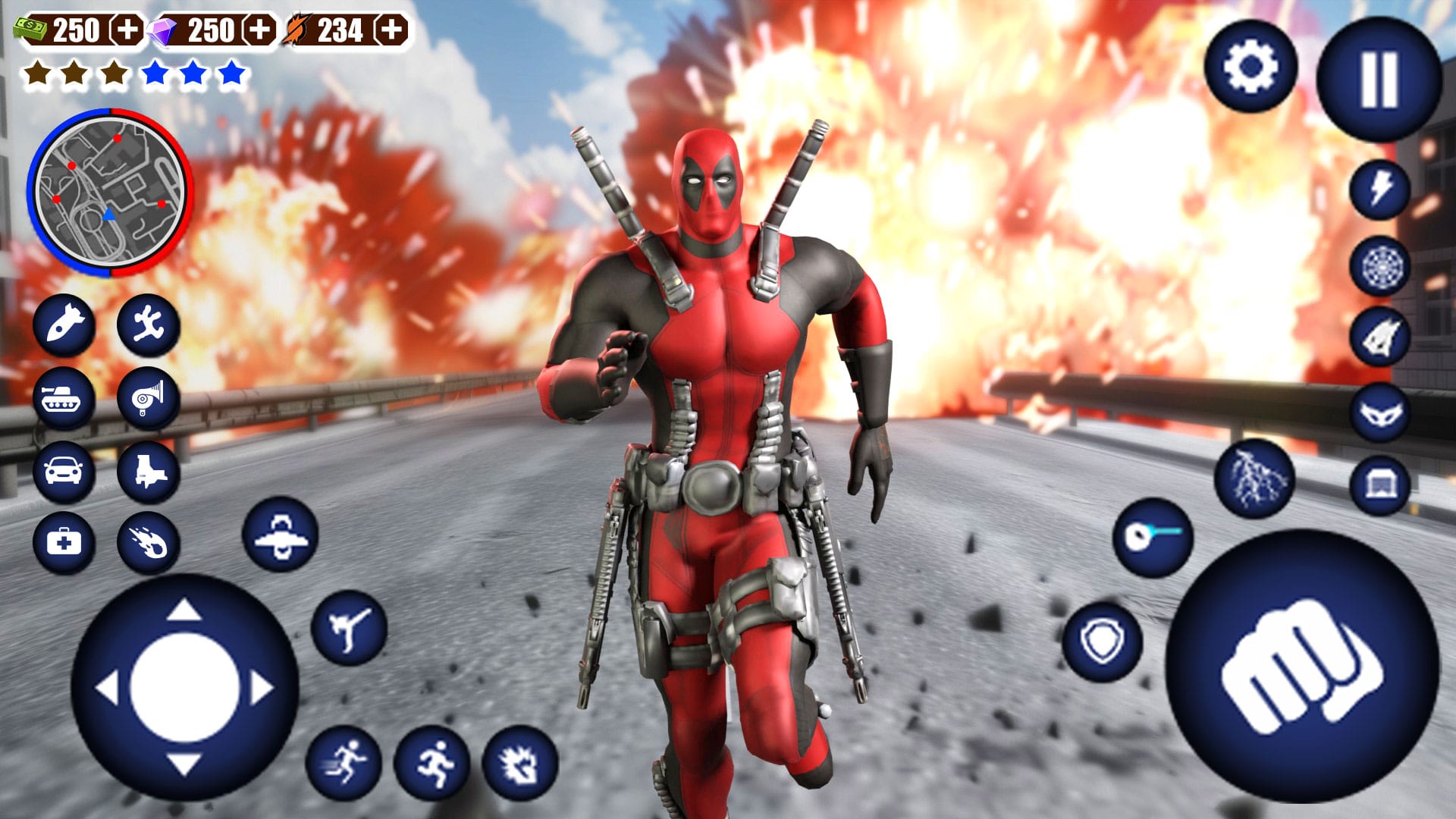Activate the fireball ability
The height and width of the screenshot is (819, 1456).
[x=149, y=542]
